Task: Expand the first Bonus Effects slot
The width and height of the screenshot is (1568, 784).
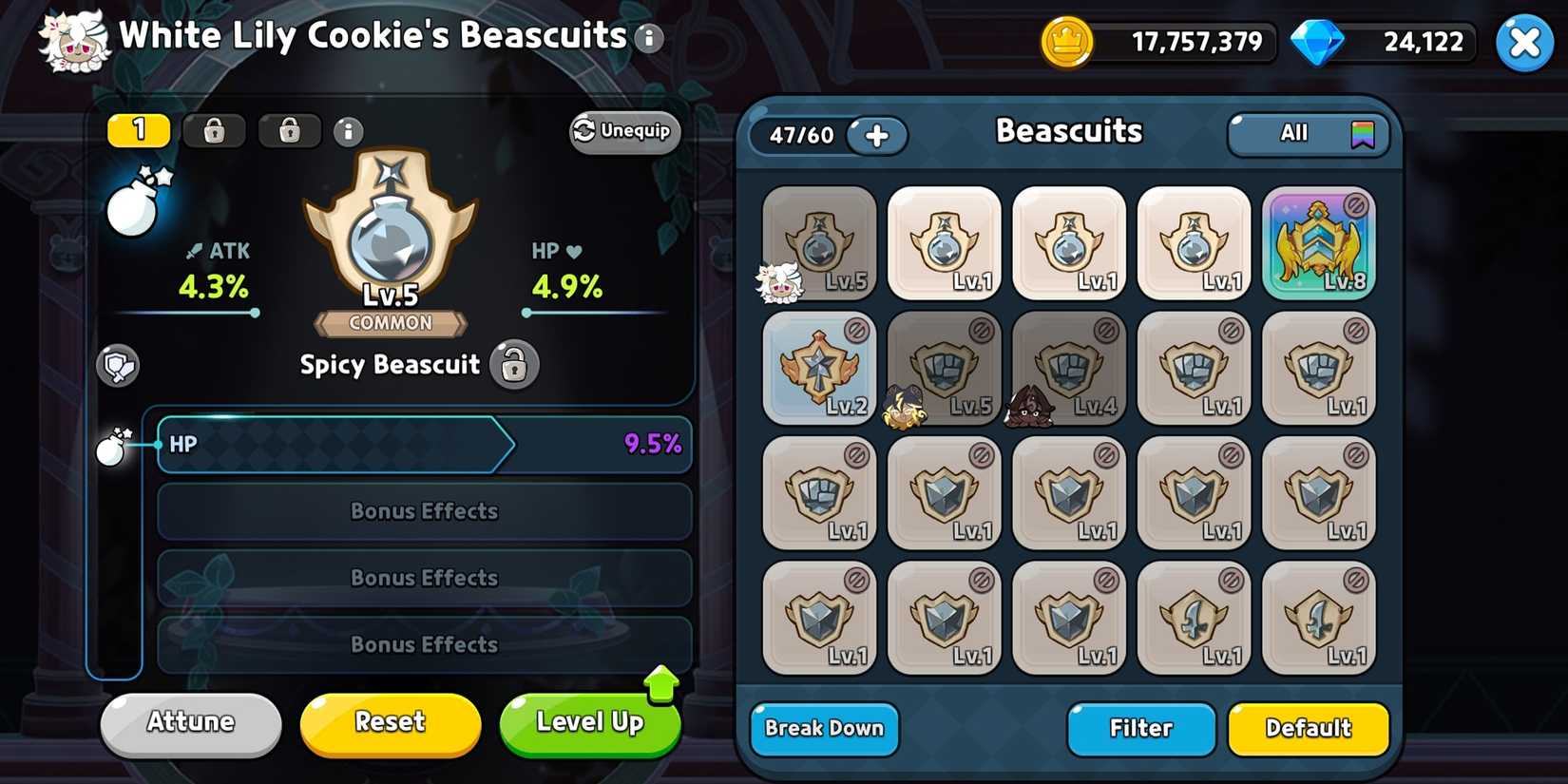Action: [424, 511]
